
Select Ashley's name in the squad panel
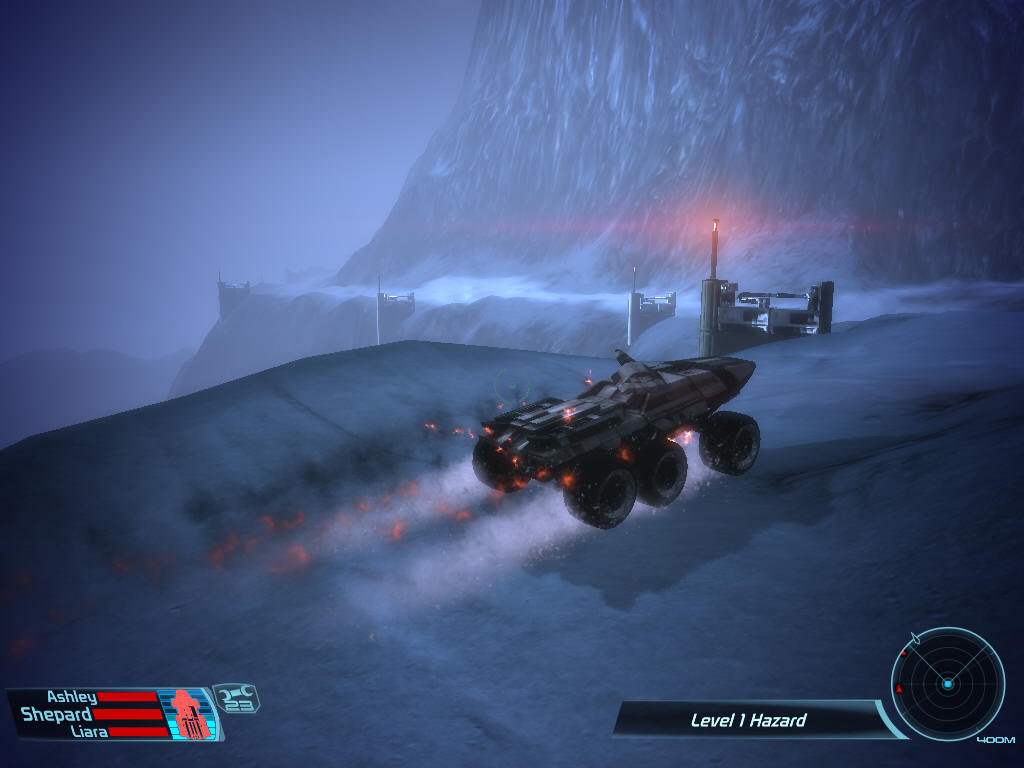coord(71,697)
